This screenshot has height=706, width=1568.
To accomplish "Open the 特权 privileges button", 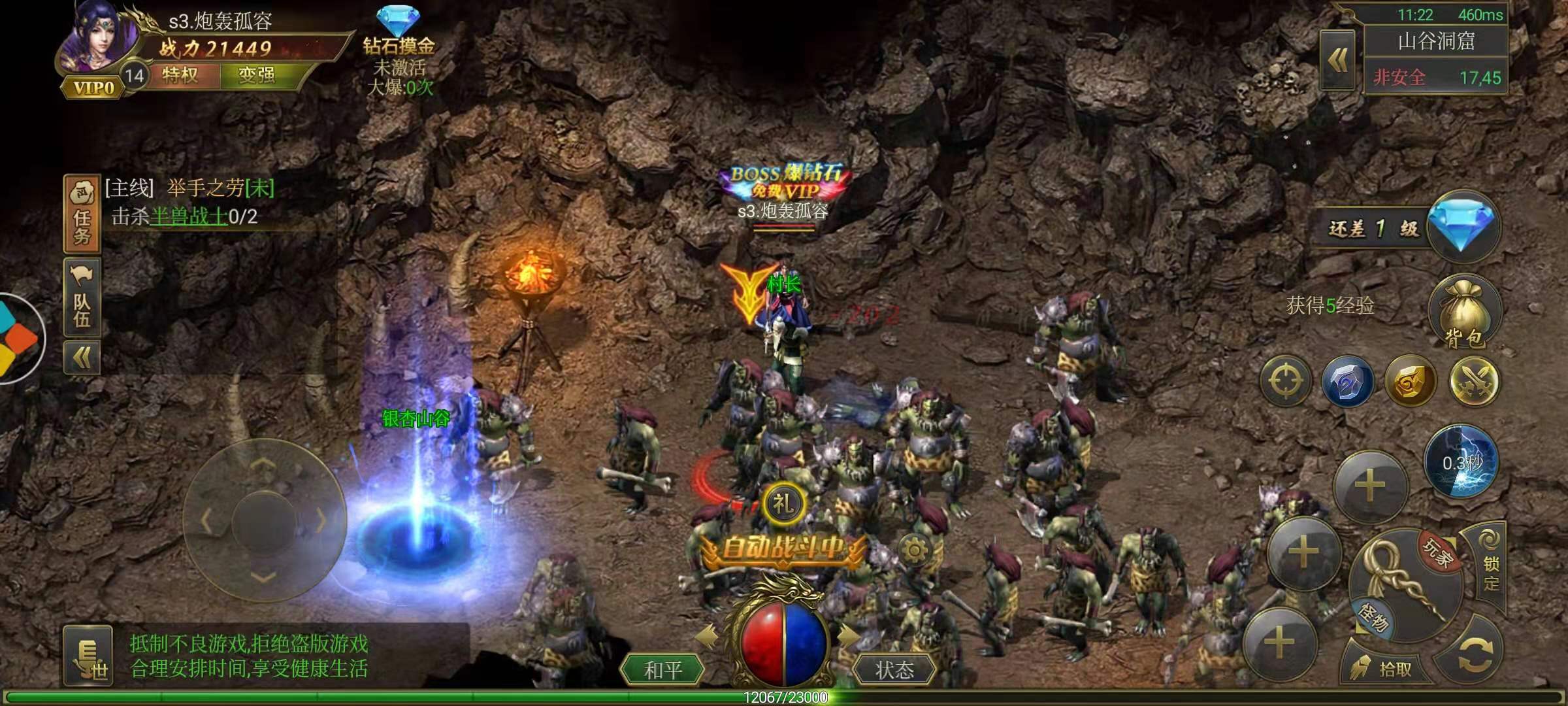I will [x=181, y=76].
